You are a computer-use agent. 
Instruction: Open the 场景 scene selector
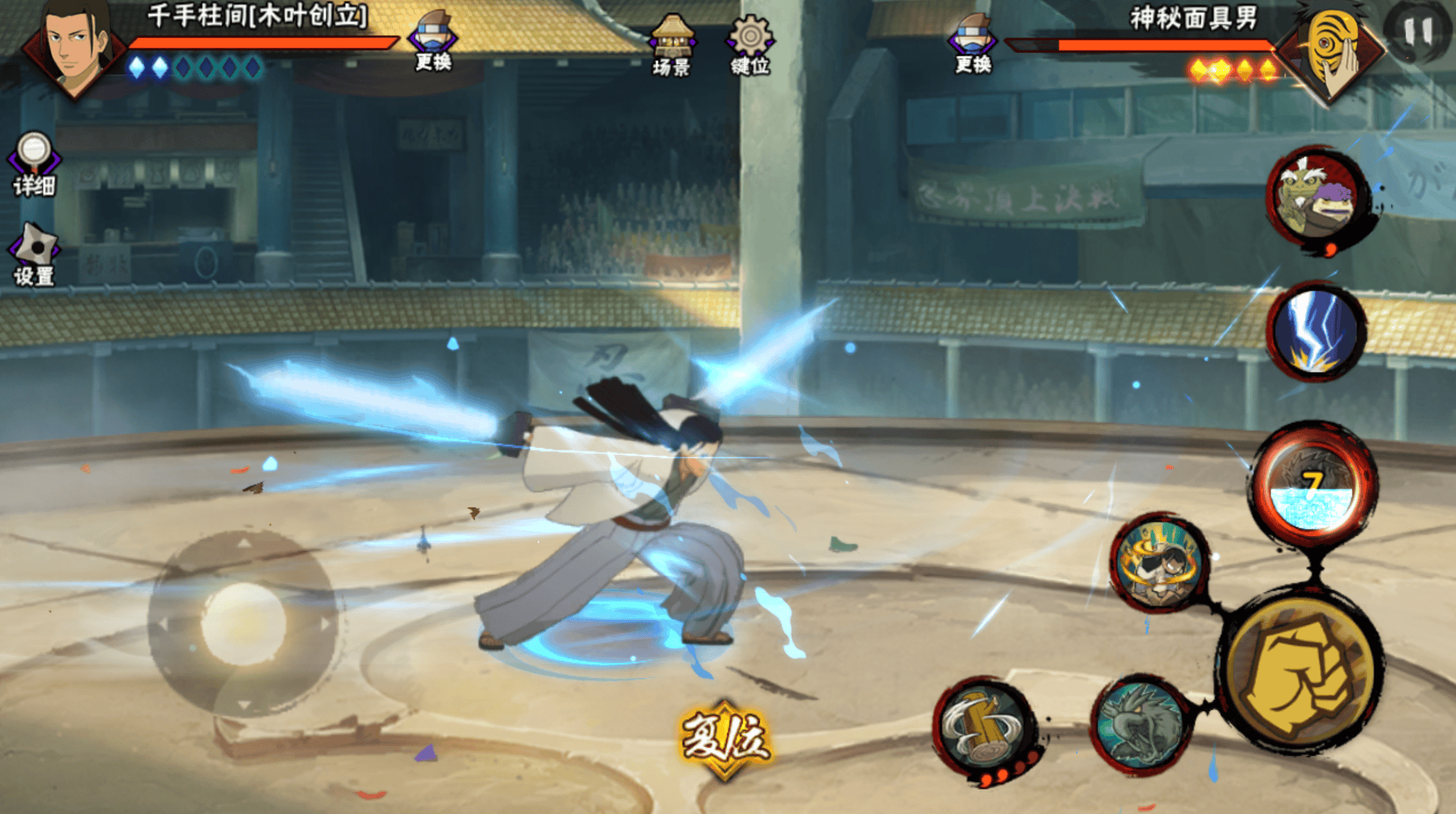671,46
